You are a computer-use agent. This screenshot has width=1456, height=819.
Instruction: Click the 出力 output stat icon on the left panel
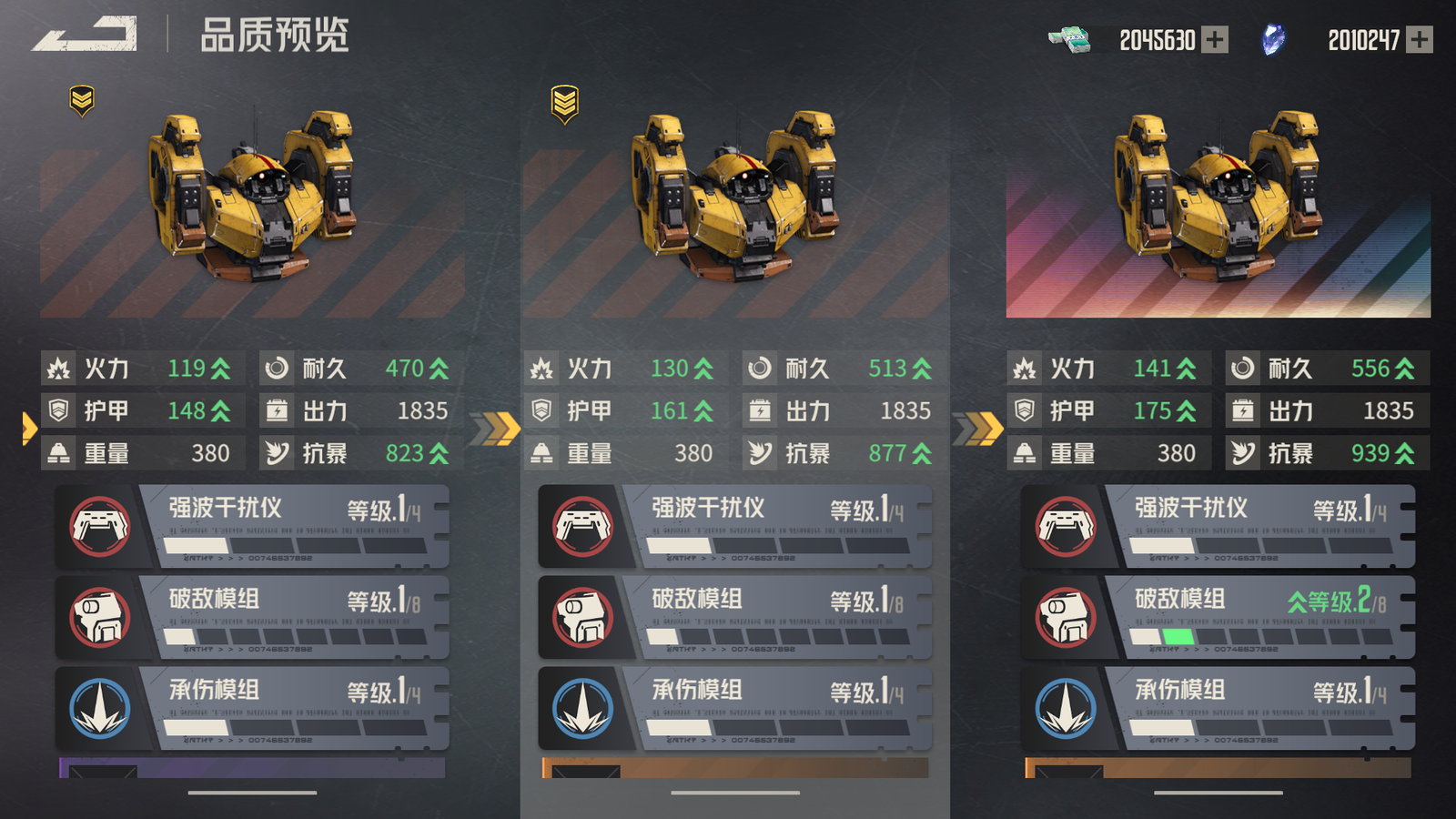click(275, 410)
